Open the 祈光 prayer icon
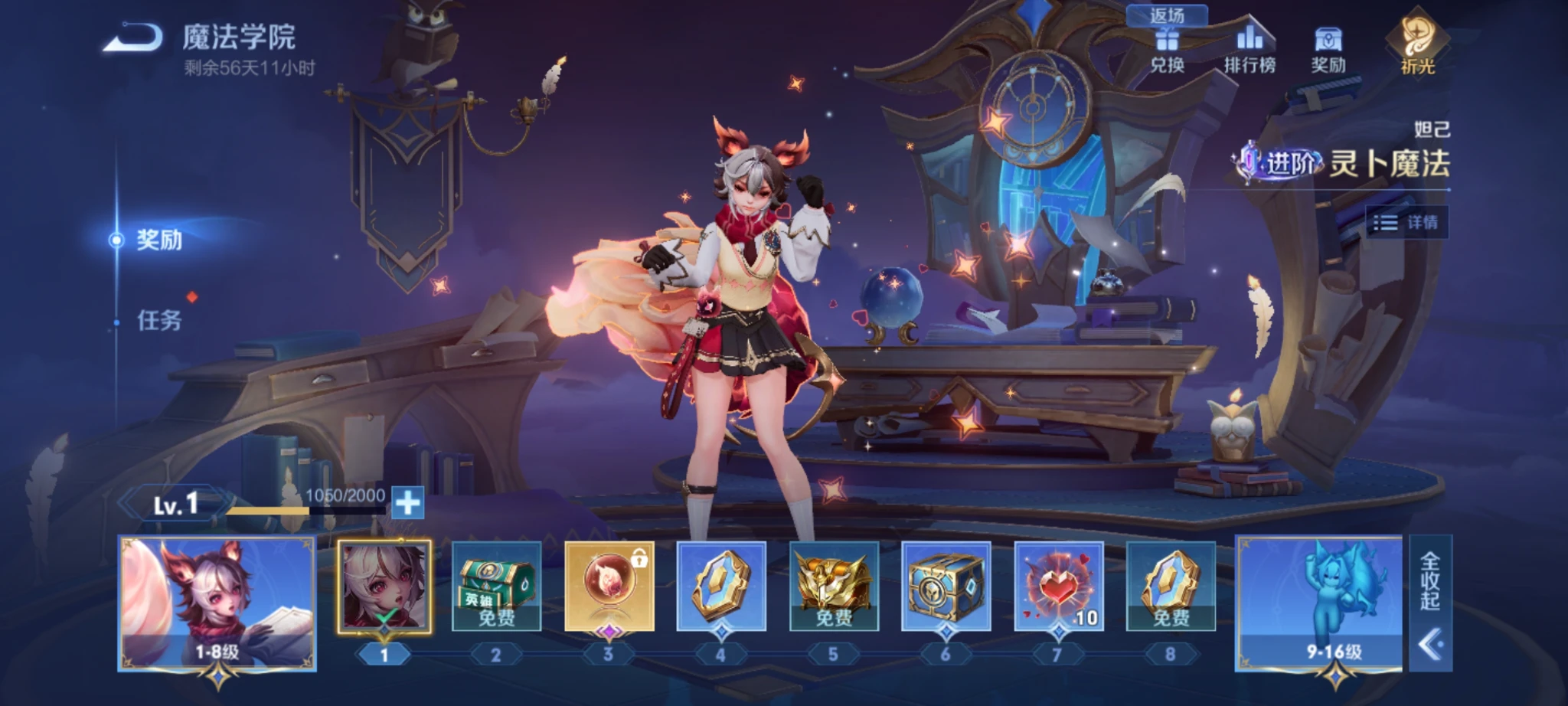Image resolution: width=1568 pixels, height=706 pixels. tap(1416, 46)
